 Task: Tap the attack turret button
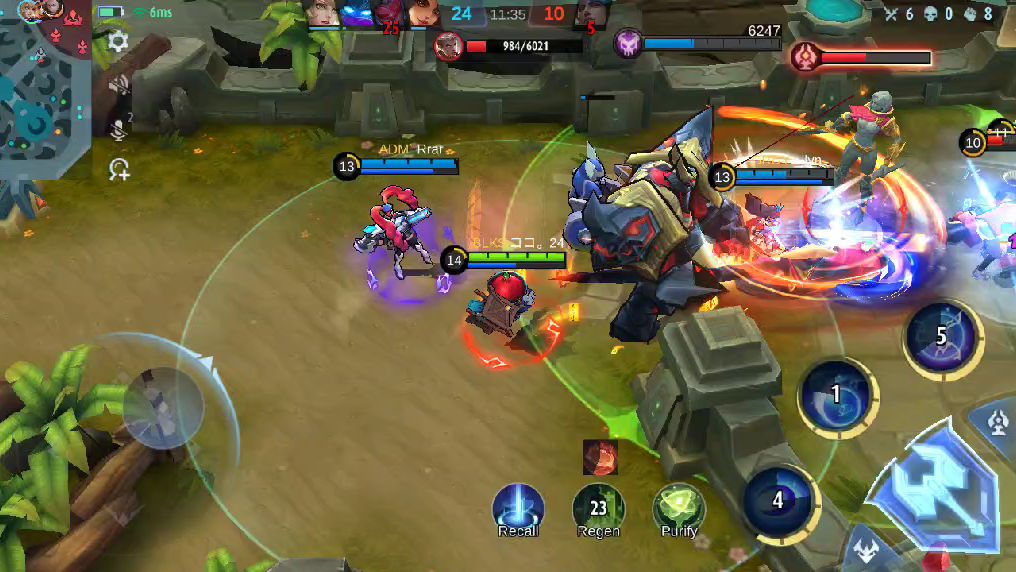(x=1000, y=424)
